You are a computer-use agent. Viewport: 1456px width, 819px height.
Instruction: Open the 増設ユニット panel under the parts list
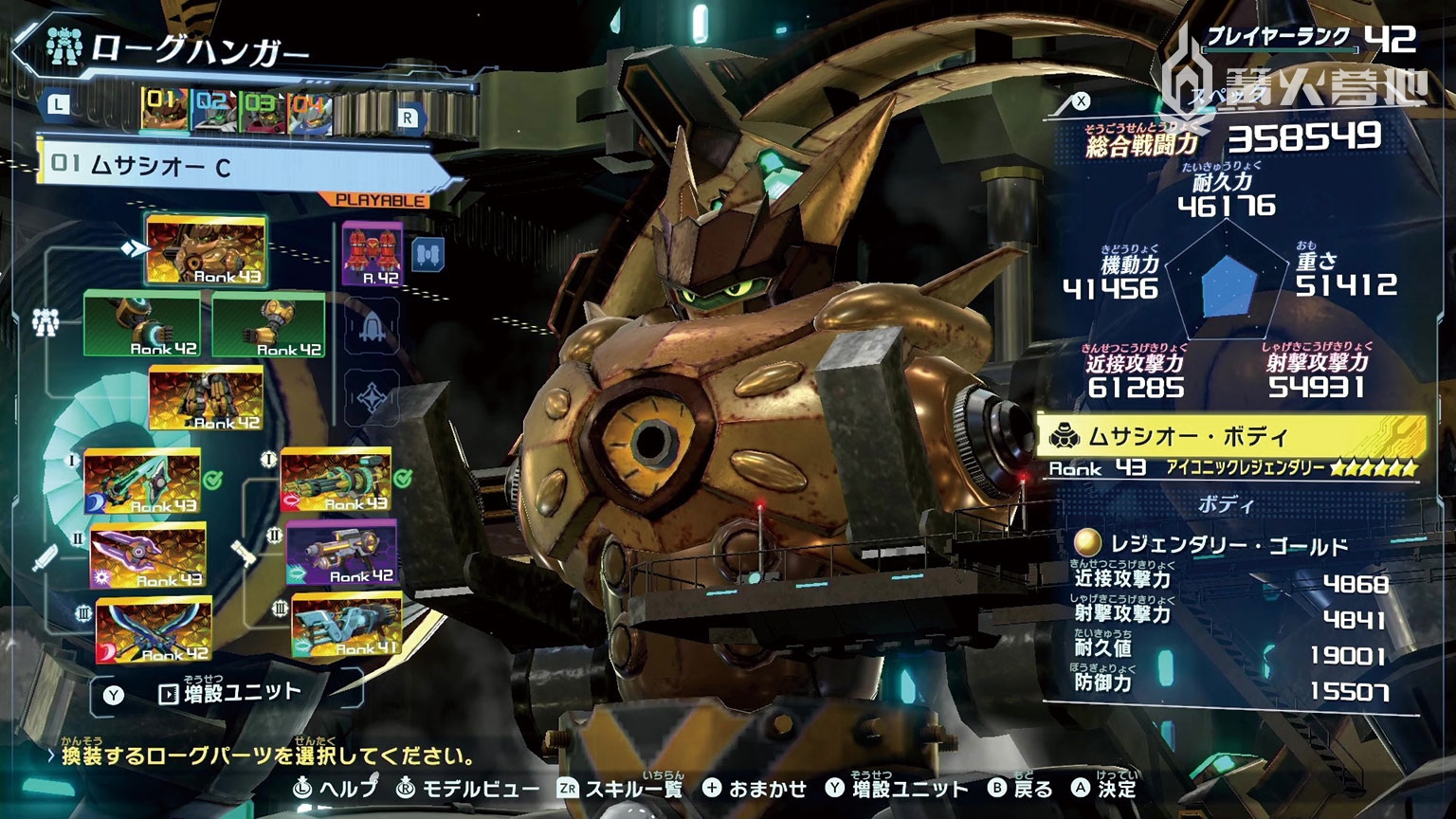point(227,694)
